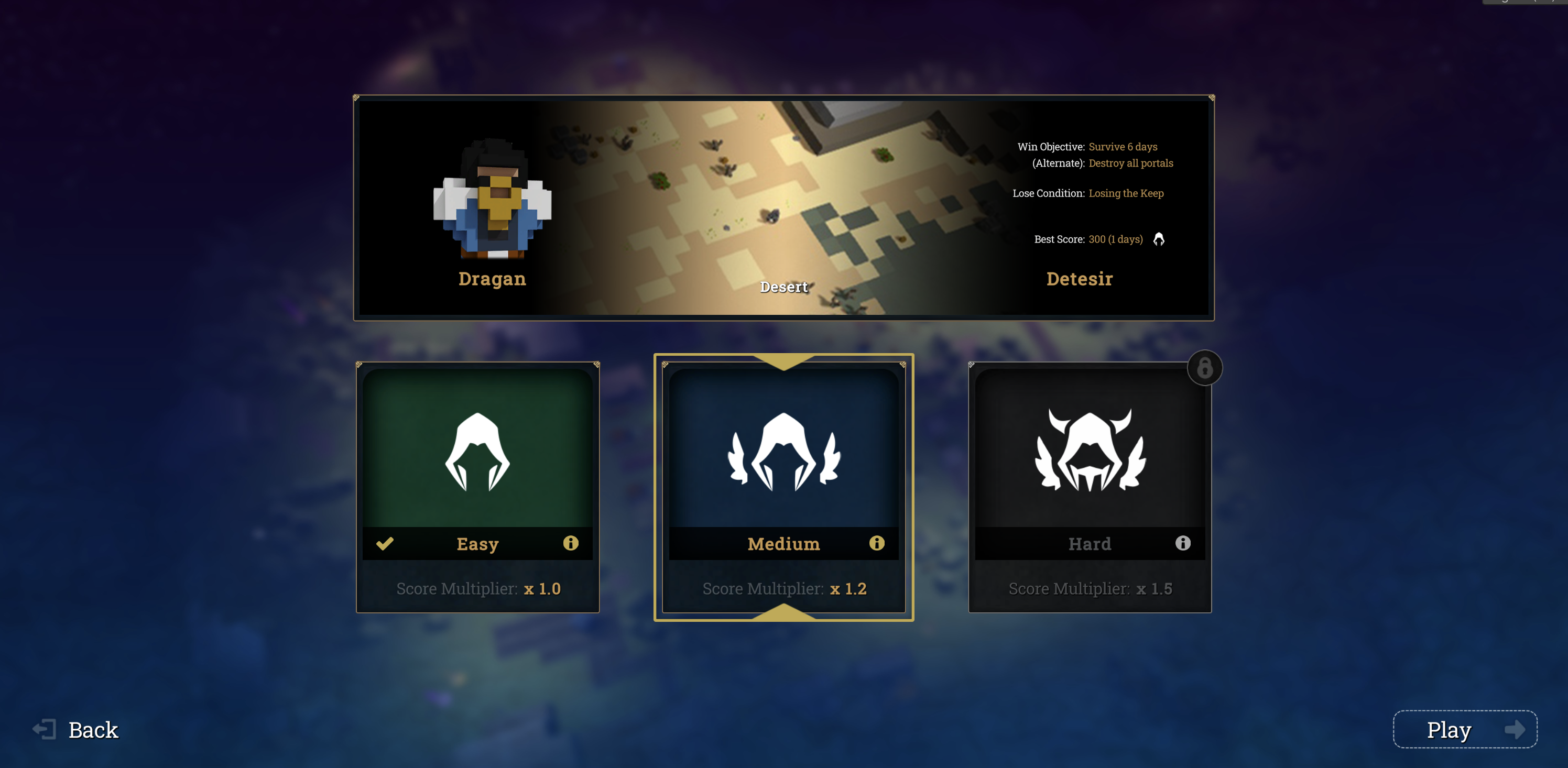Screen dimensions: 1568x768
Task: Click the lock icon on the Hard card
Action: click(x=1205, y=367)
